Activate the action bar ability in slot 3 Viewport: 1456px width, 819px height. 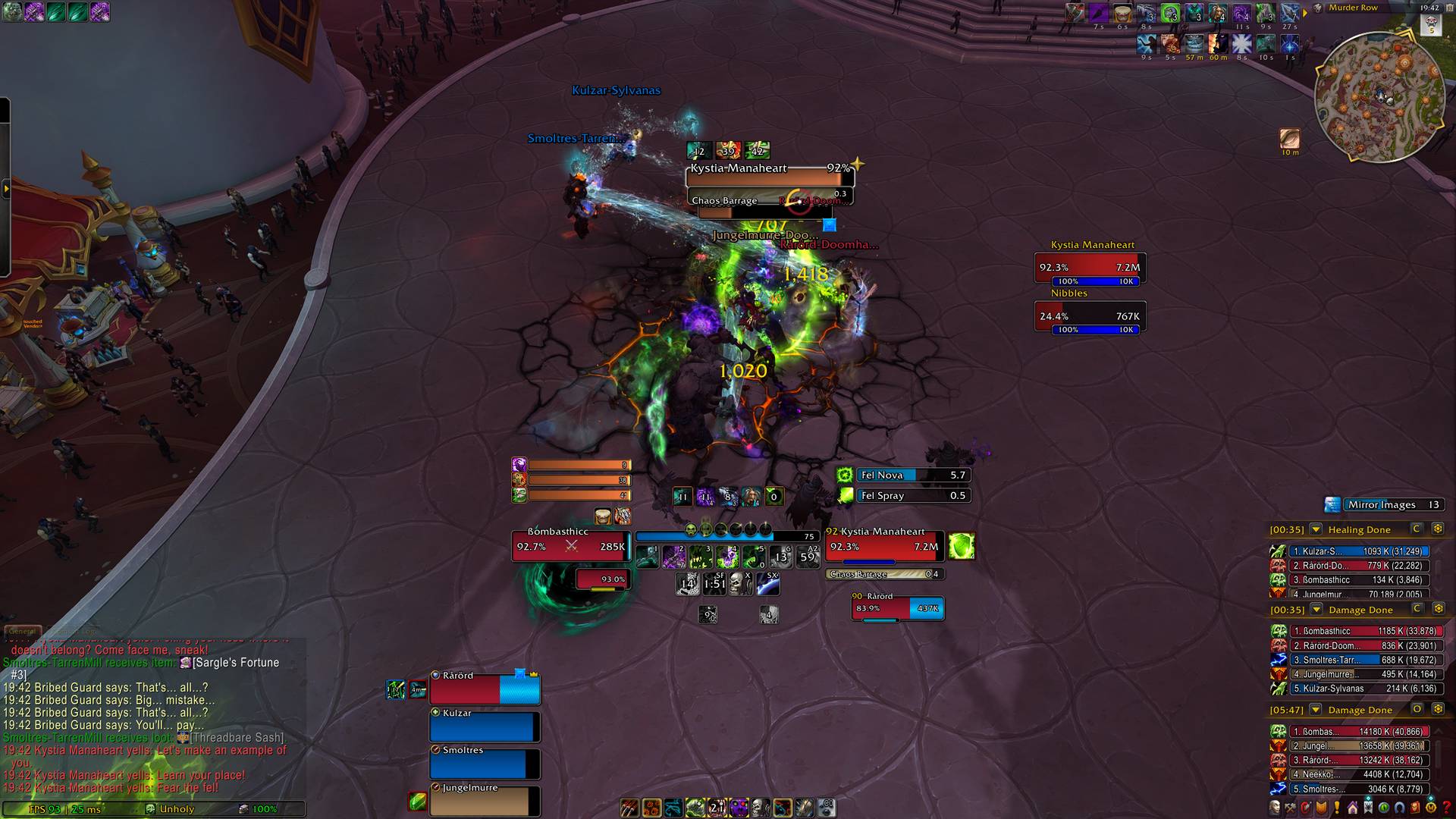pyautogui.click(x=700, y=557)
